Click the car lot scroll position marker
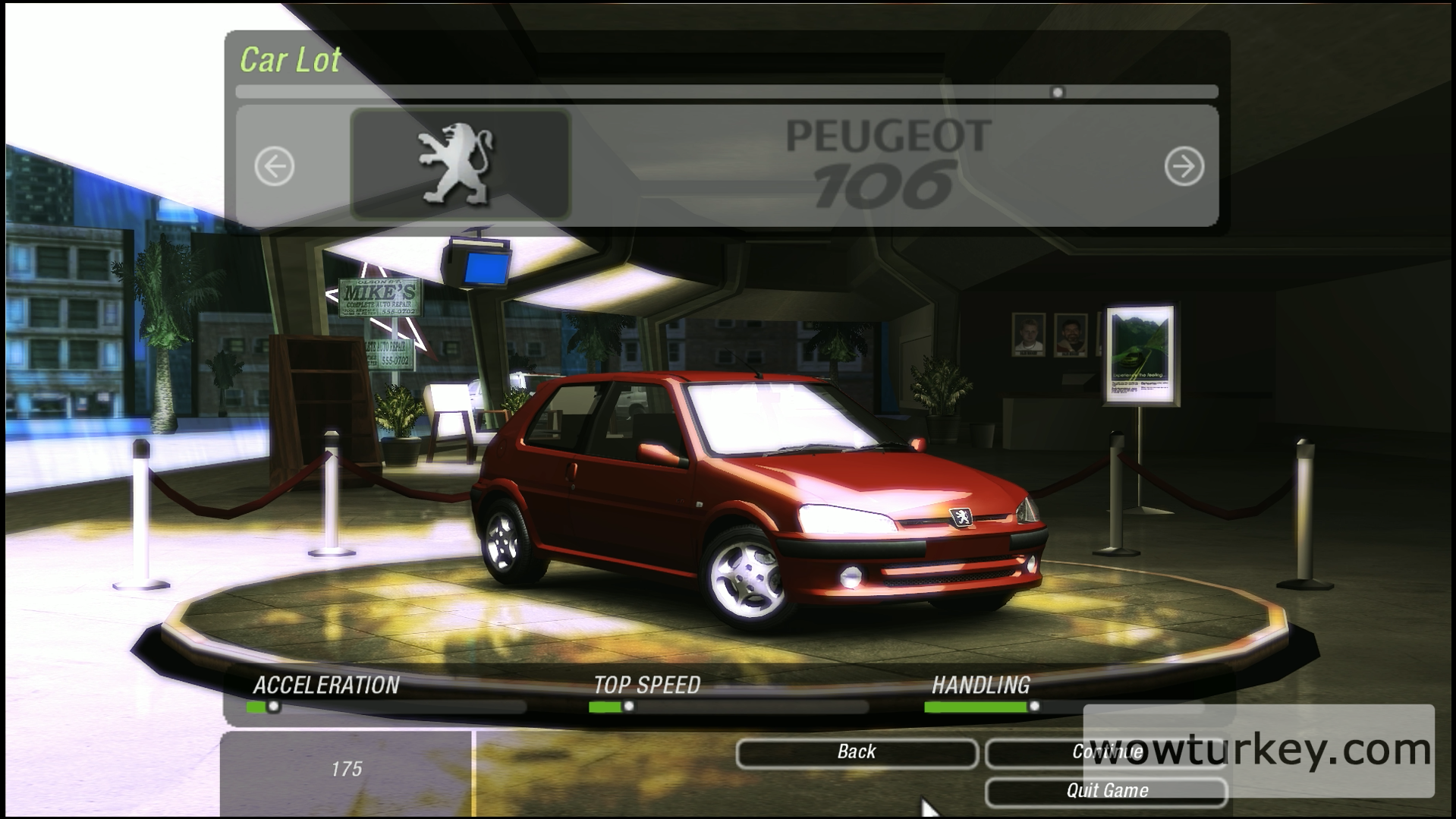Screen dimensions: 1456x819 pos(1057,93)
